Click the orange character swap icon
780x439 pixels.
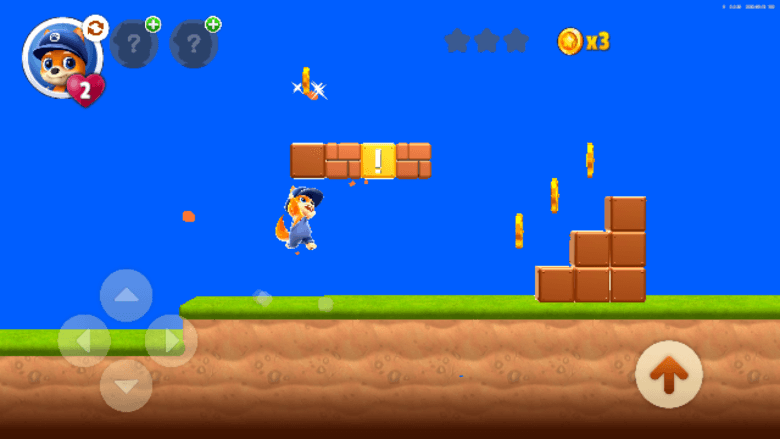click(x=95, y=28)
